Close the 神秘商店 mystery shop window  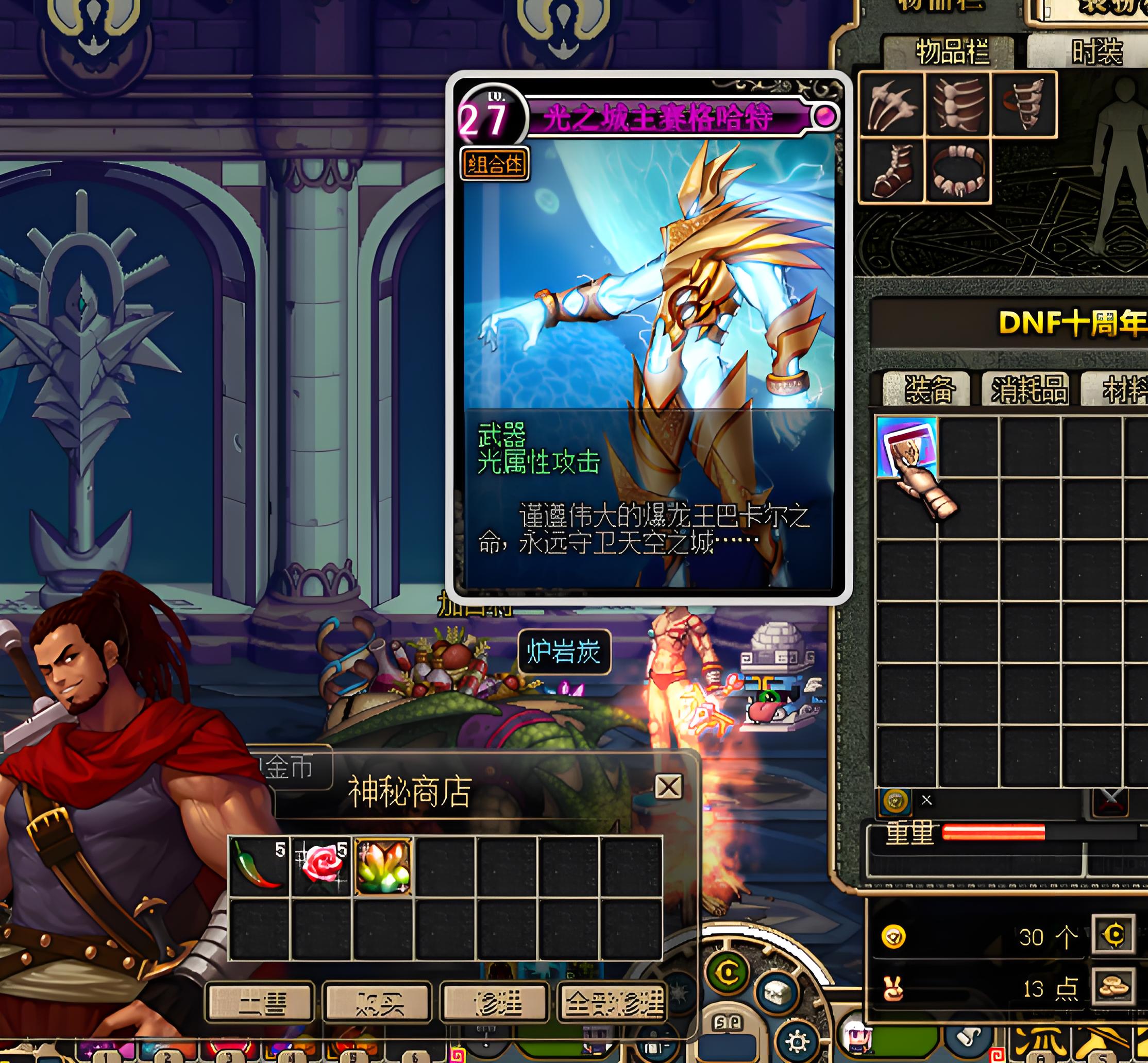tap(668, 786)
